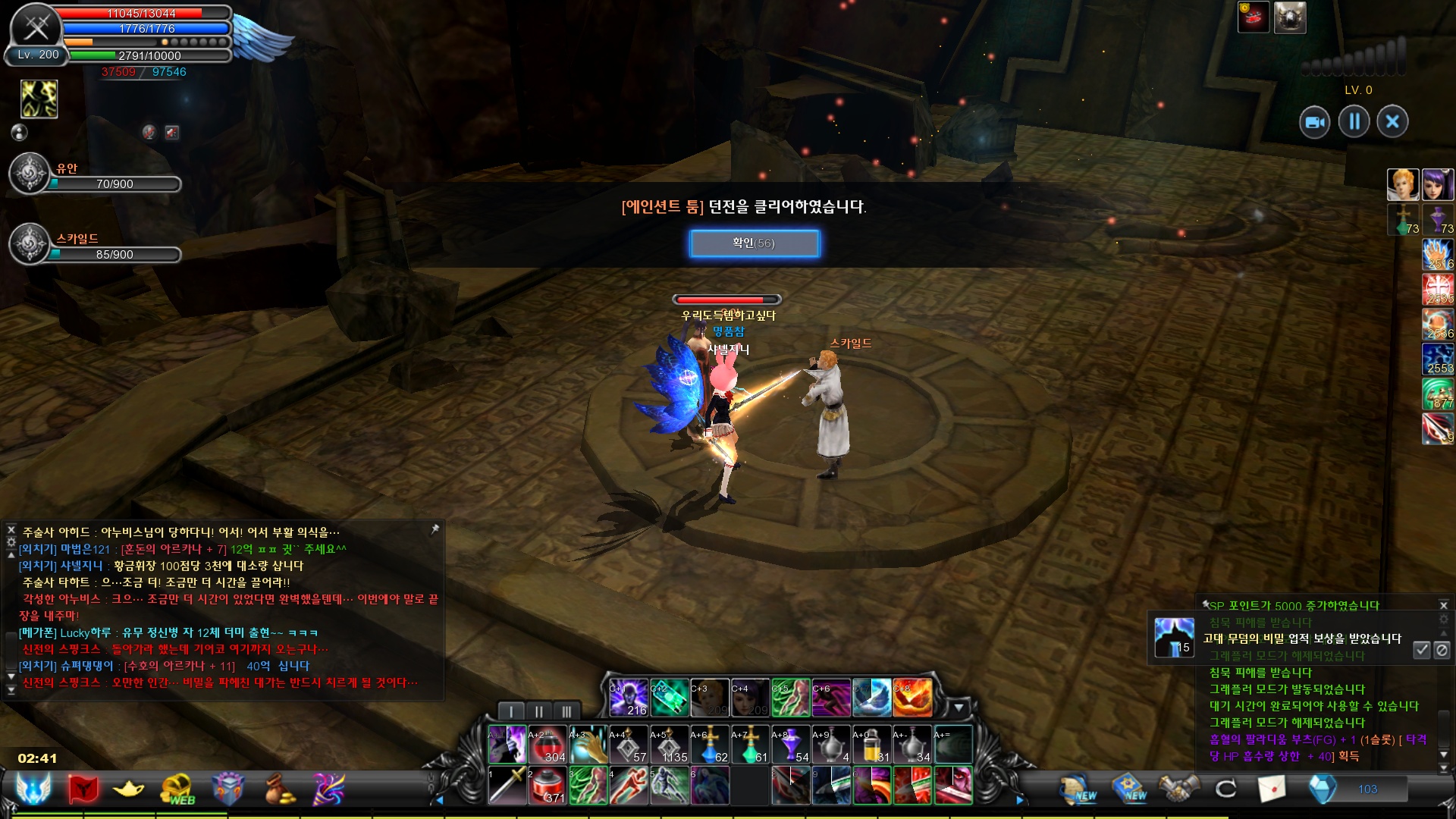This screenshot has height=819, width=1456.
Task: Click the blonde character portrait
Action: click(x=1402, y=184)
